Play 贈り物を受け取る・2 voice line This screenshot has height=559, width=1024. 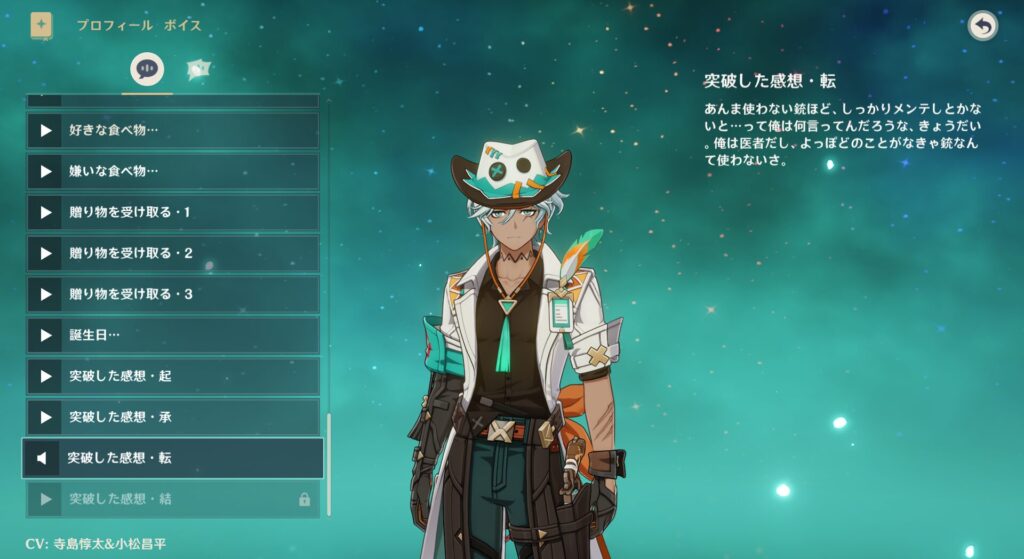tap(172, 254)
